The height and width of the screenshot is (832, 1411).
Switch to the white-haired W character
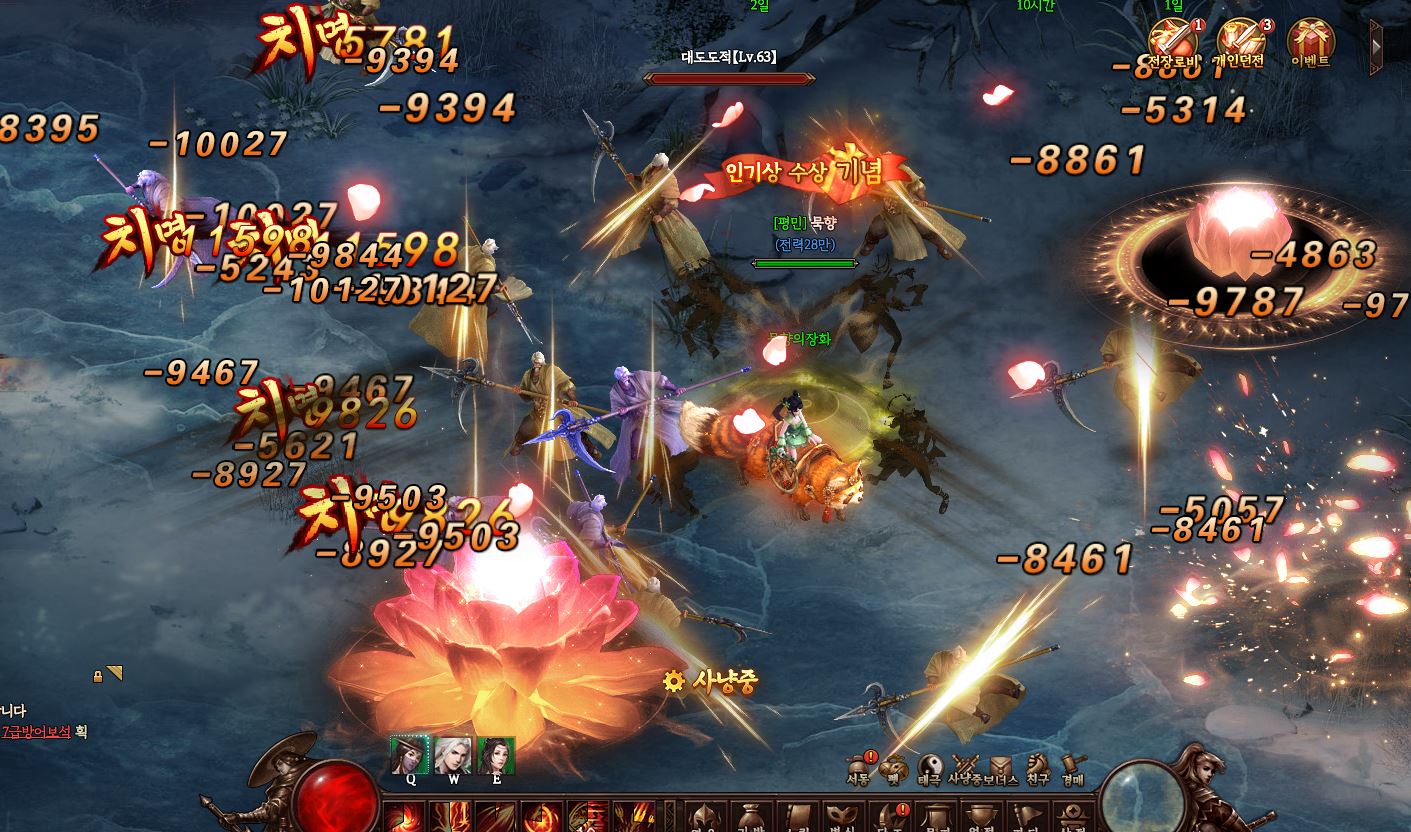coord(453,756)
